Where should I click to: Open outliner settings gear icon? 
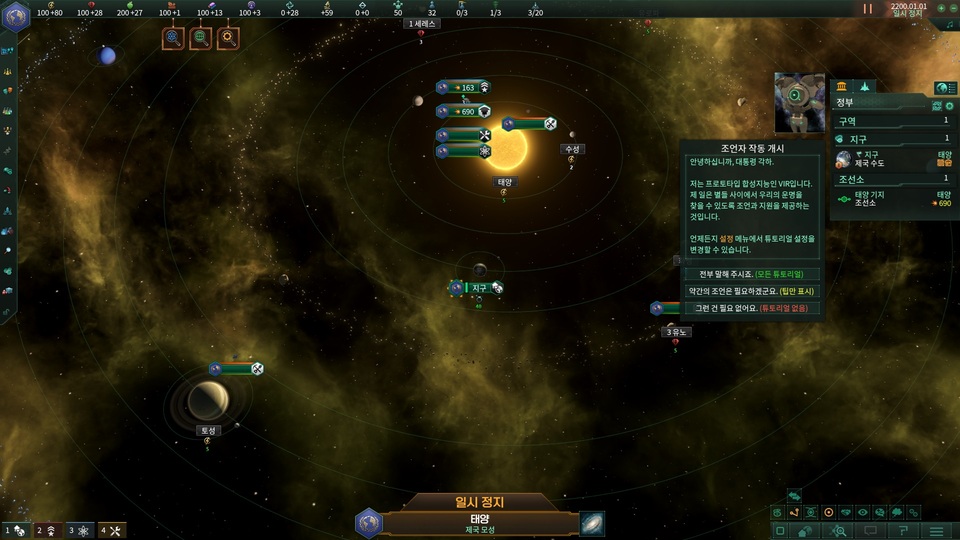pyautogui.click(x=947, y=104)
